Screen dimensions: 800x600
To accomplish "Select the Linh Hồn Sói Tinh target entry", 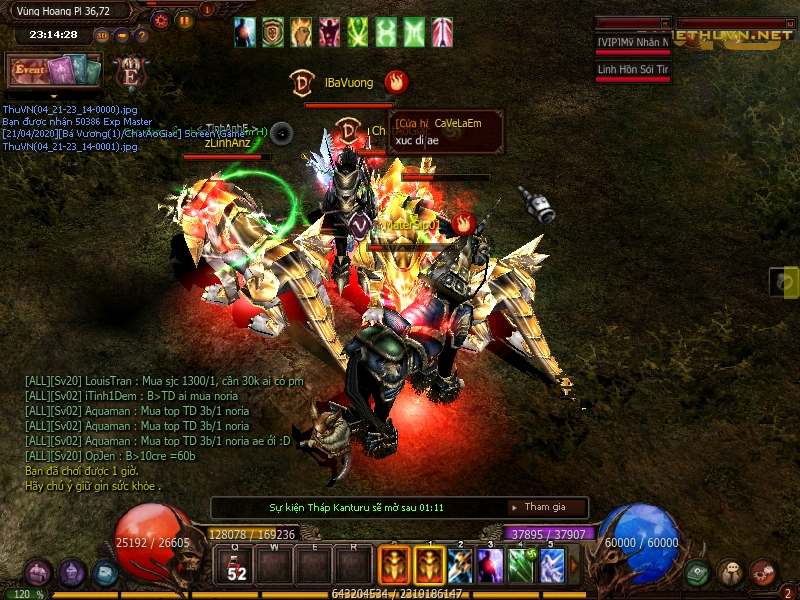I will point(632,70).
